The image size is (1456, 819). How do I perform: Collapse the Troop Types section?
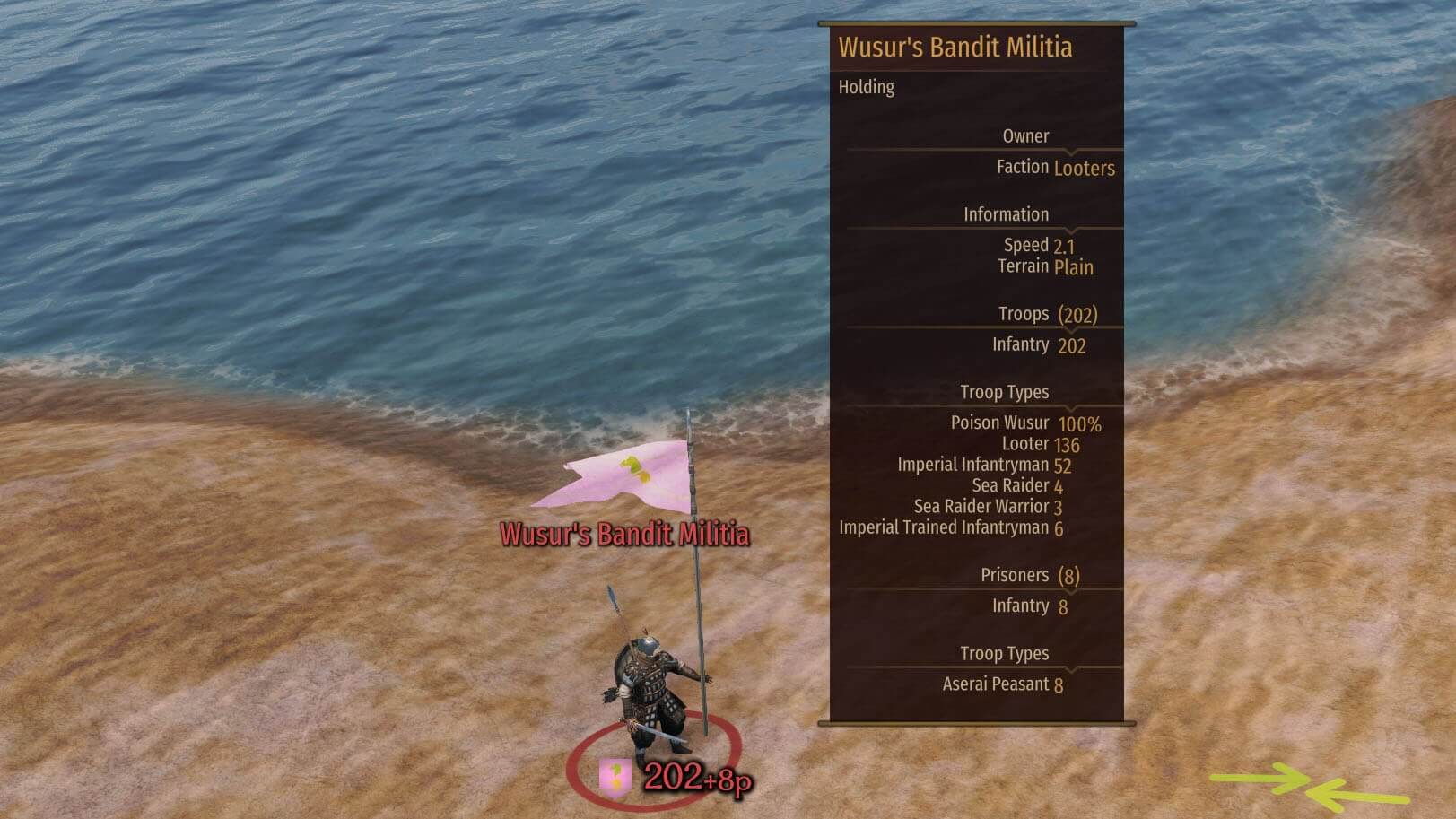(x=1007, y=392)
